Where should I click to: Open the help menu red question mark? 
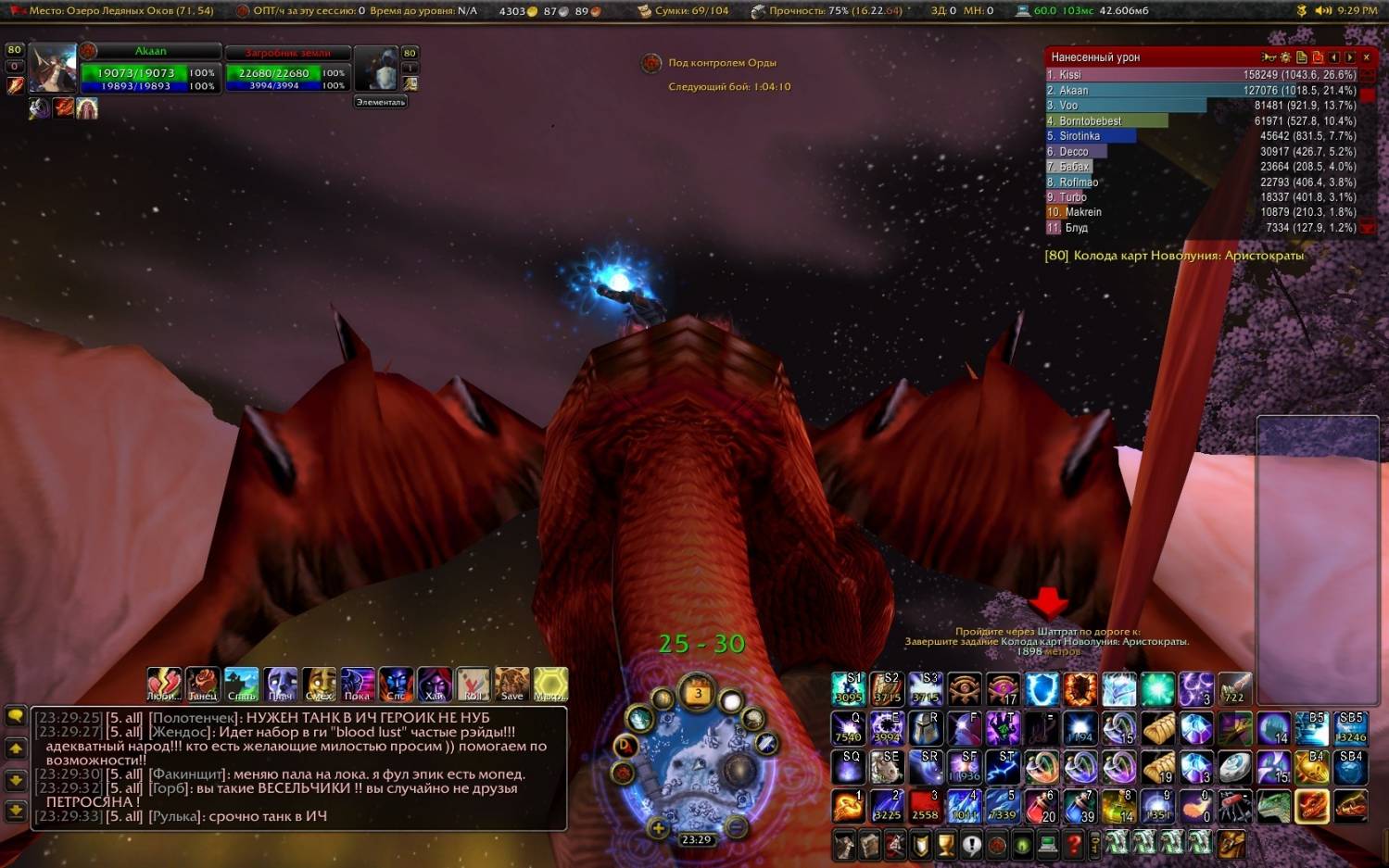[x=1073, y=844]
